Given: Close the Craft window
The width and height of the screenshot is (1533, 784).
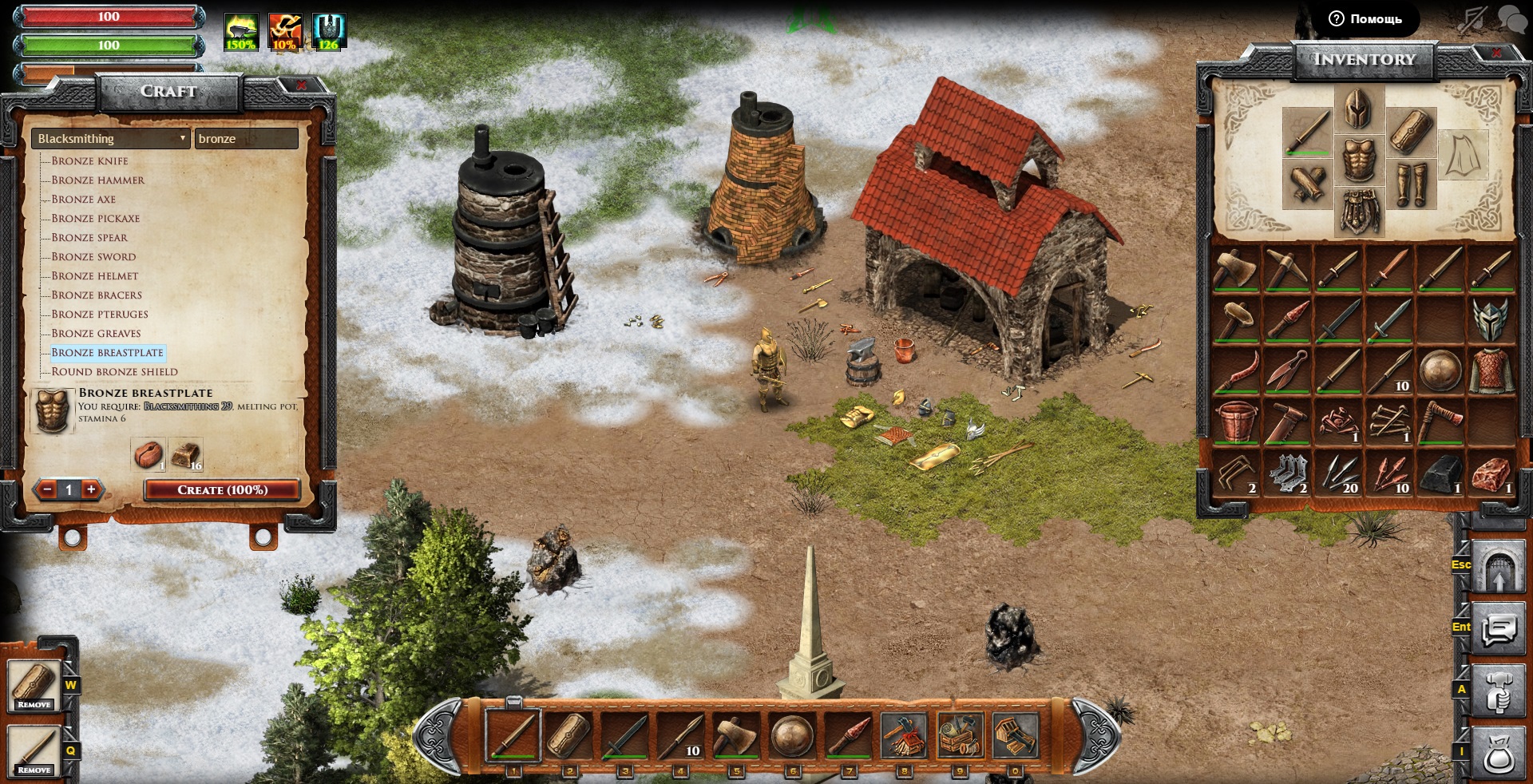Looking at the screenshot, I should (x=301, y=85).
